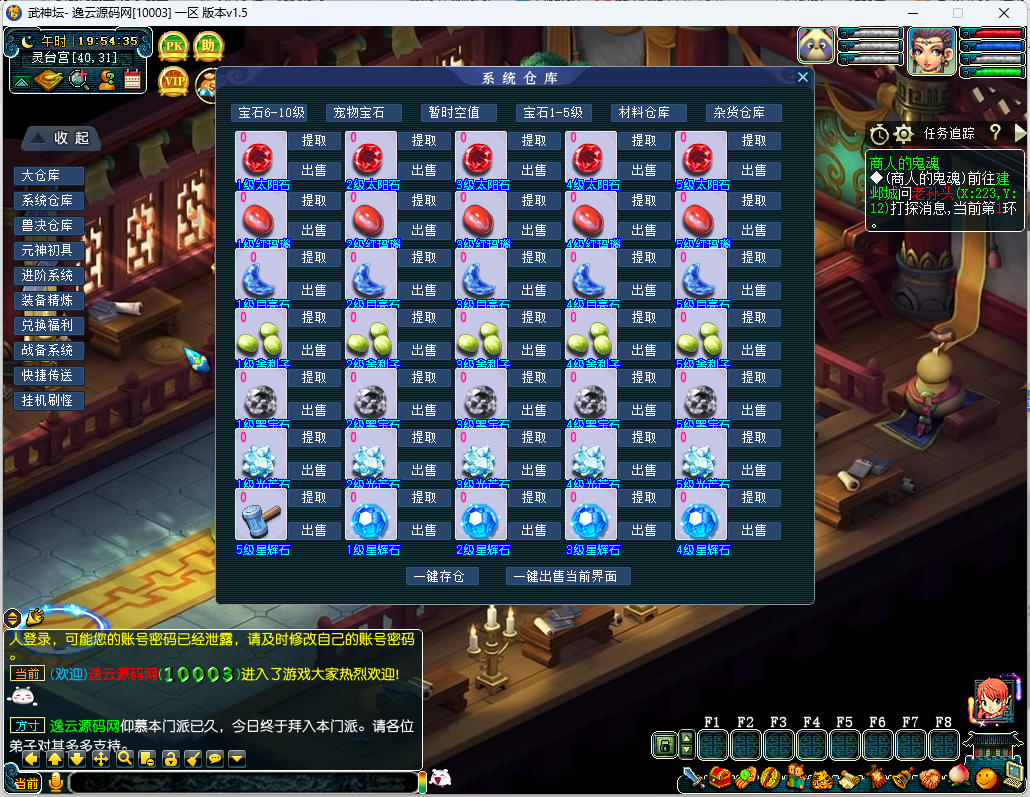
Task: Open 快捷传送 quick teleport
Action: pyautogui.click(x=48, y=375)
